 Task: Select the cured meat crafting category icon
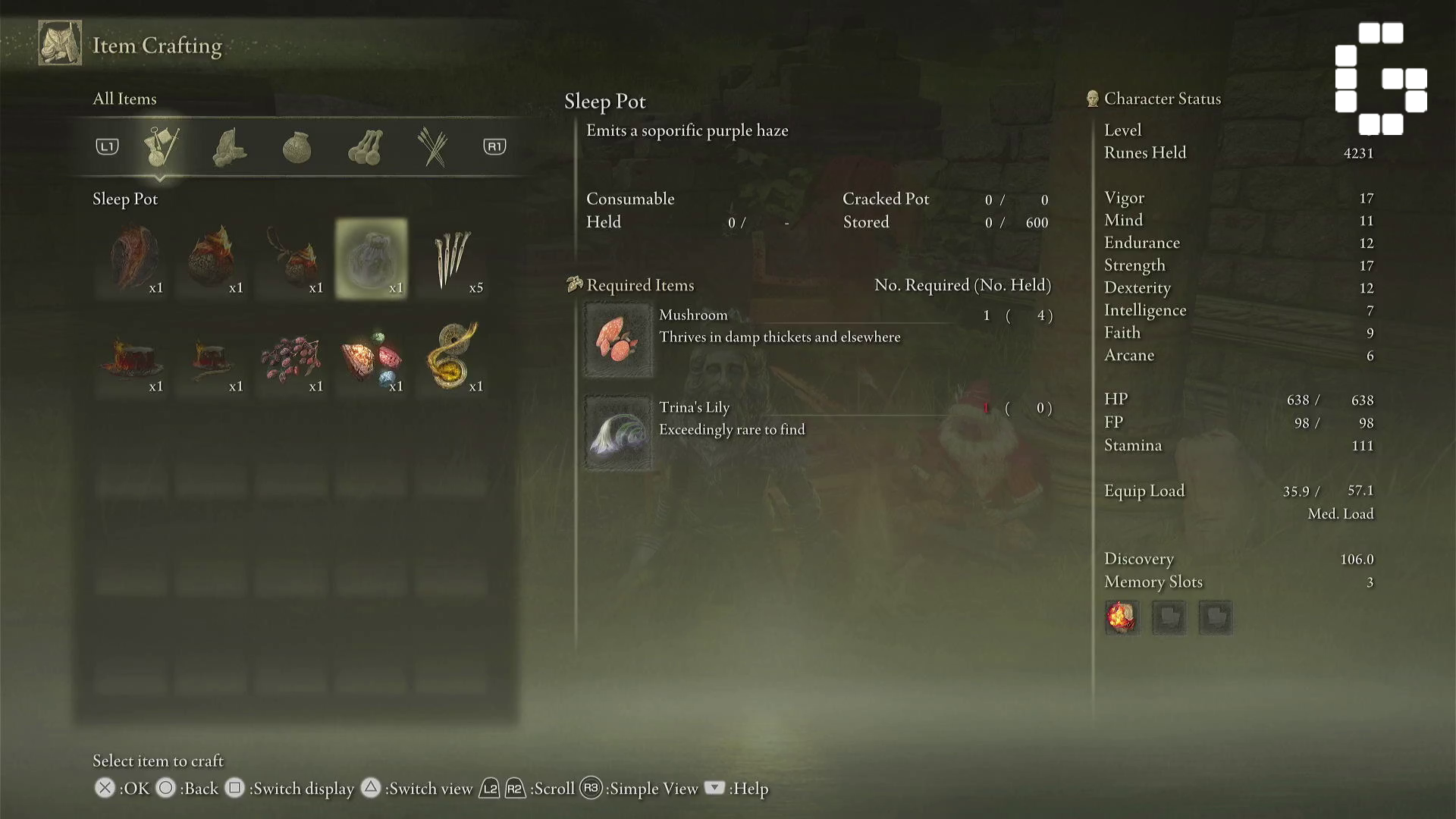(x=230, y=146)
